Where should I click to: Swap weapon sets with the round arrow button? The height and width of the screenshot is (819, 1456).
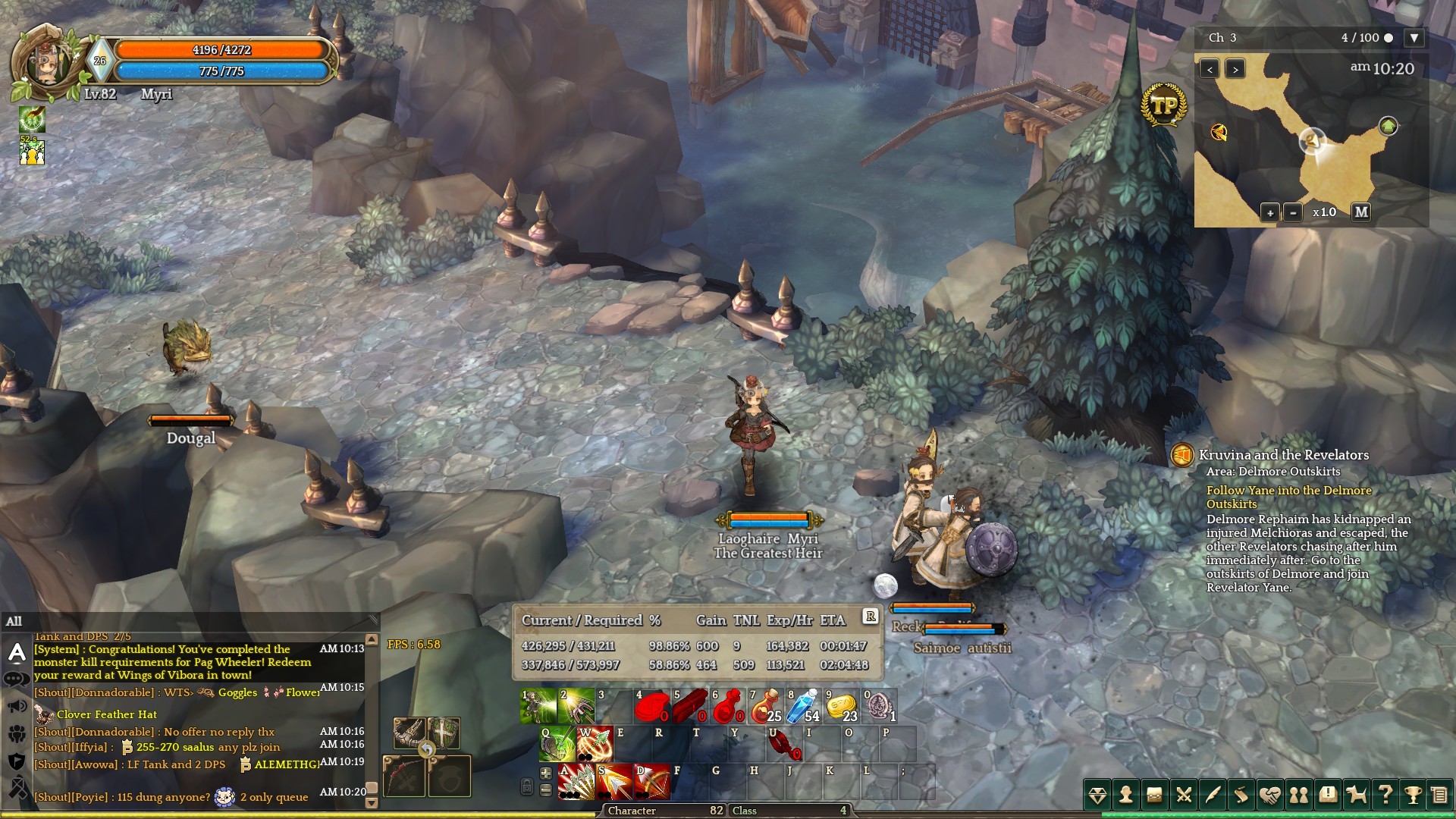(x=428, y=750)
